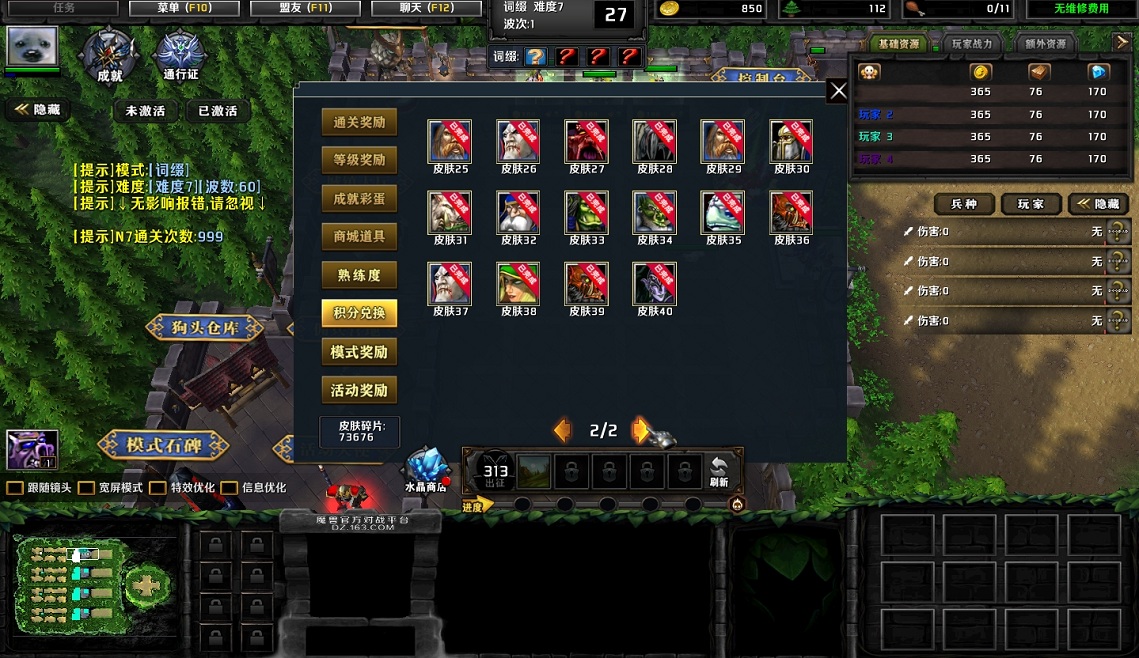The image size is (1139, 658).
Task: Switch to the 玩家战力 tab
Action: (972, 44)
